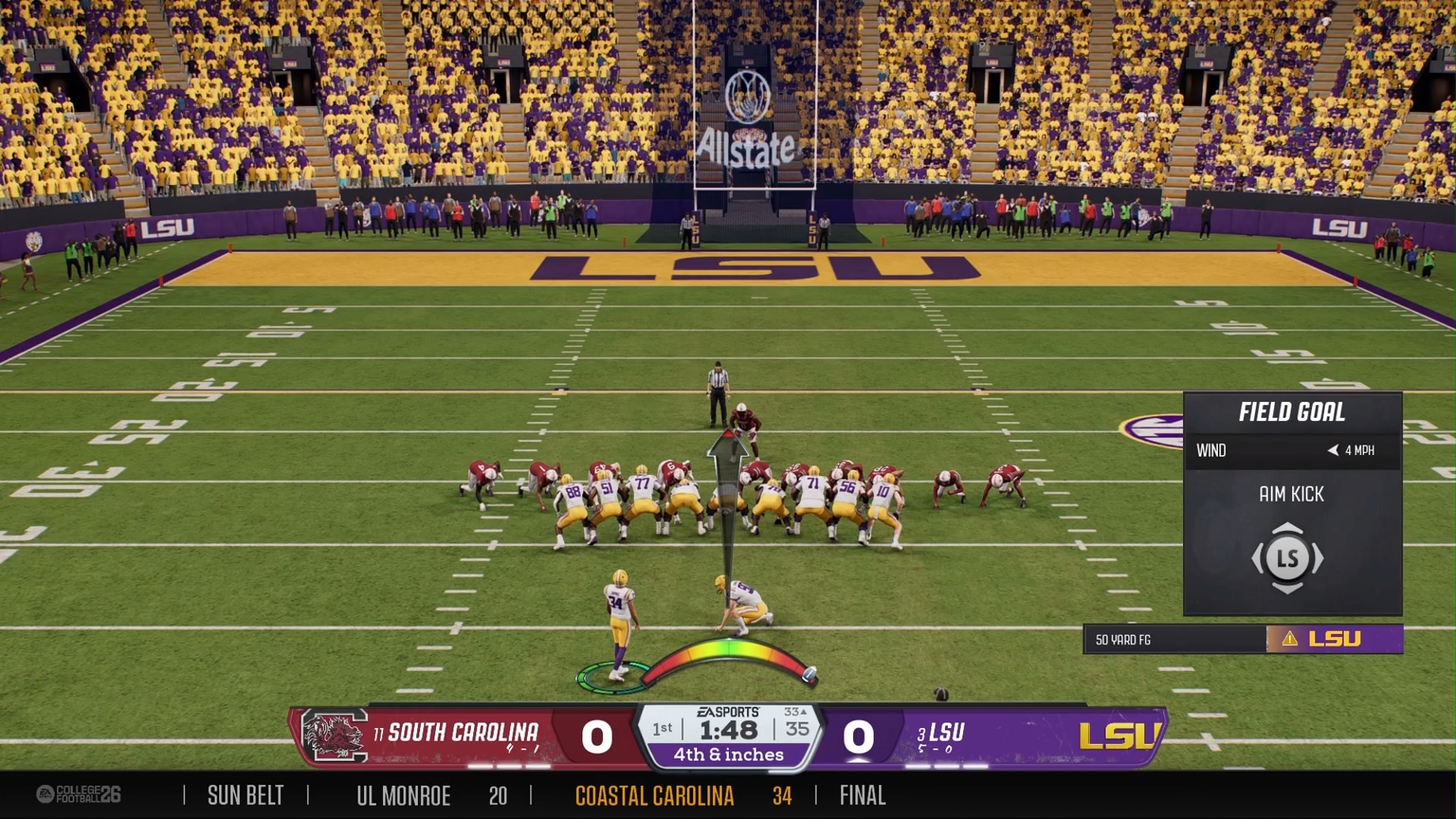Viewport: 1456px width, 819px height.
Task: Click the 50 Yard FG banner
Action: tap(1174, 639)
